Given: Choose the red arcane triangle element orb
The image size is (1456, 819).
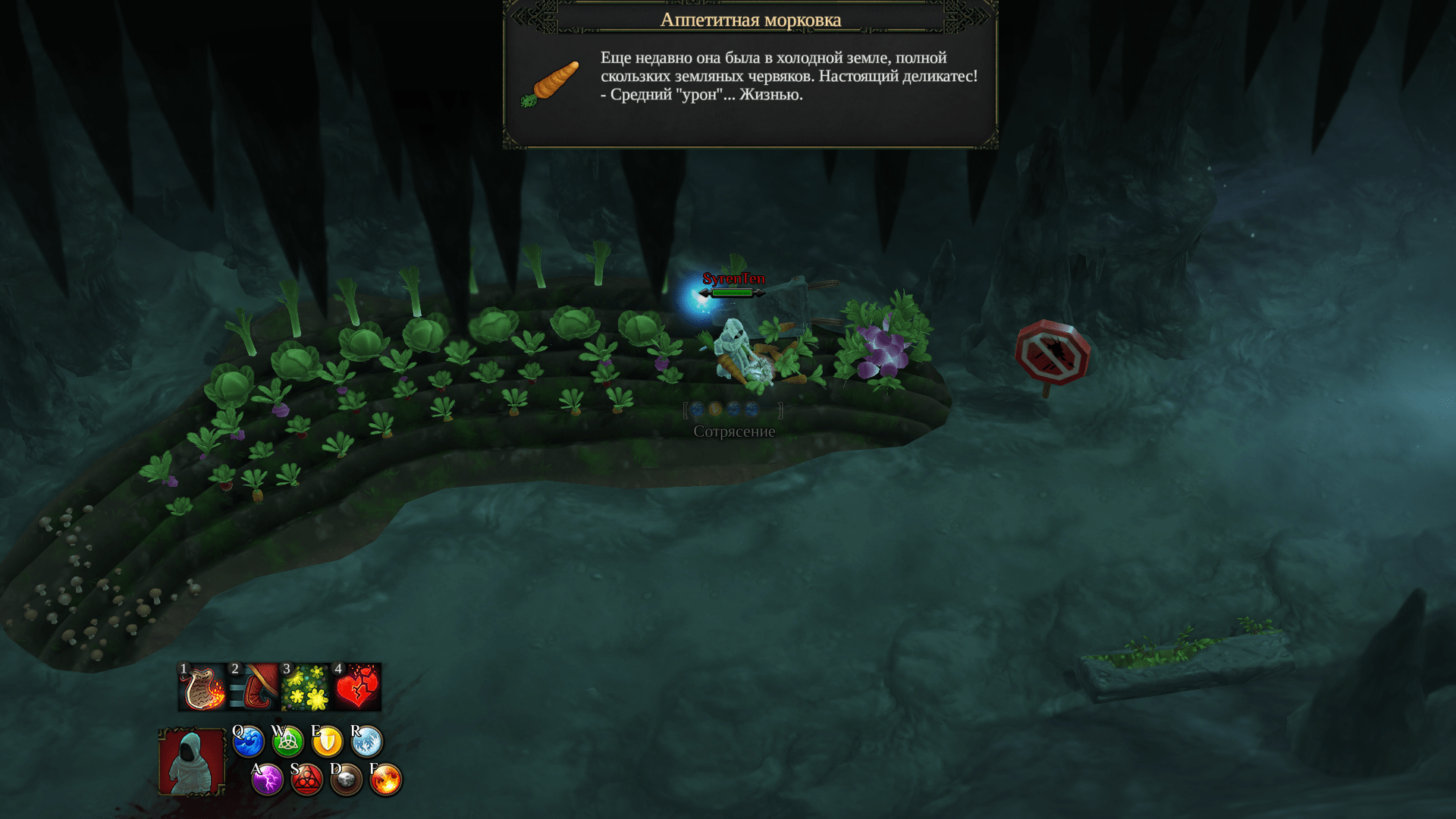Looking at the screenshot, I should pyautogui.click(x=306, y=780).
